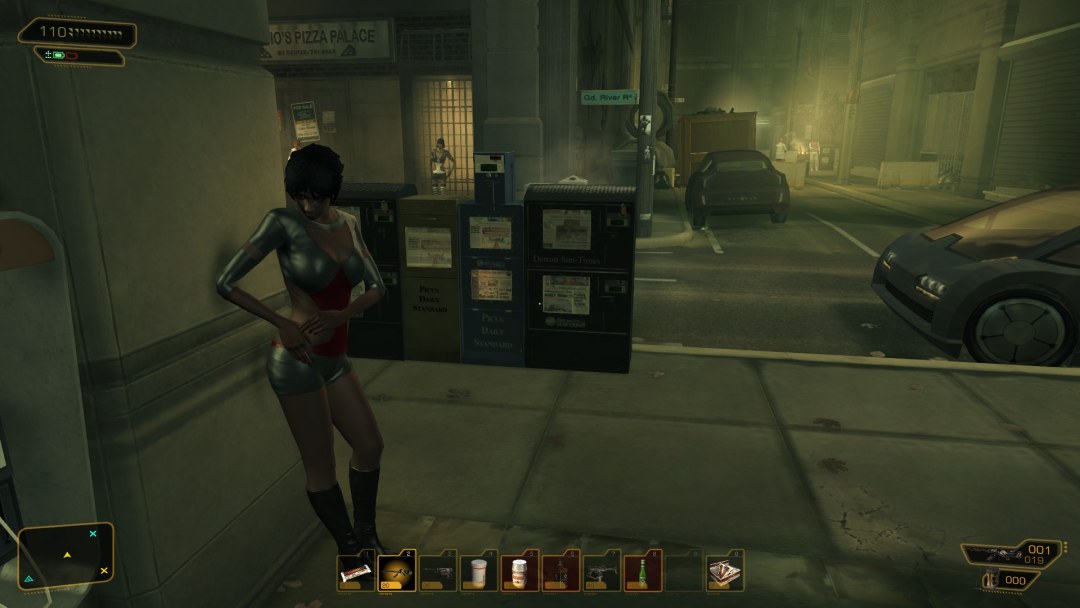Select the cyan X marker on radar

tap(93, 534)
